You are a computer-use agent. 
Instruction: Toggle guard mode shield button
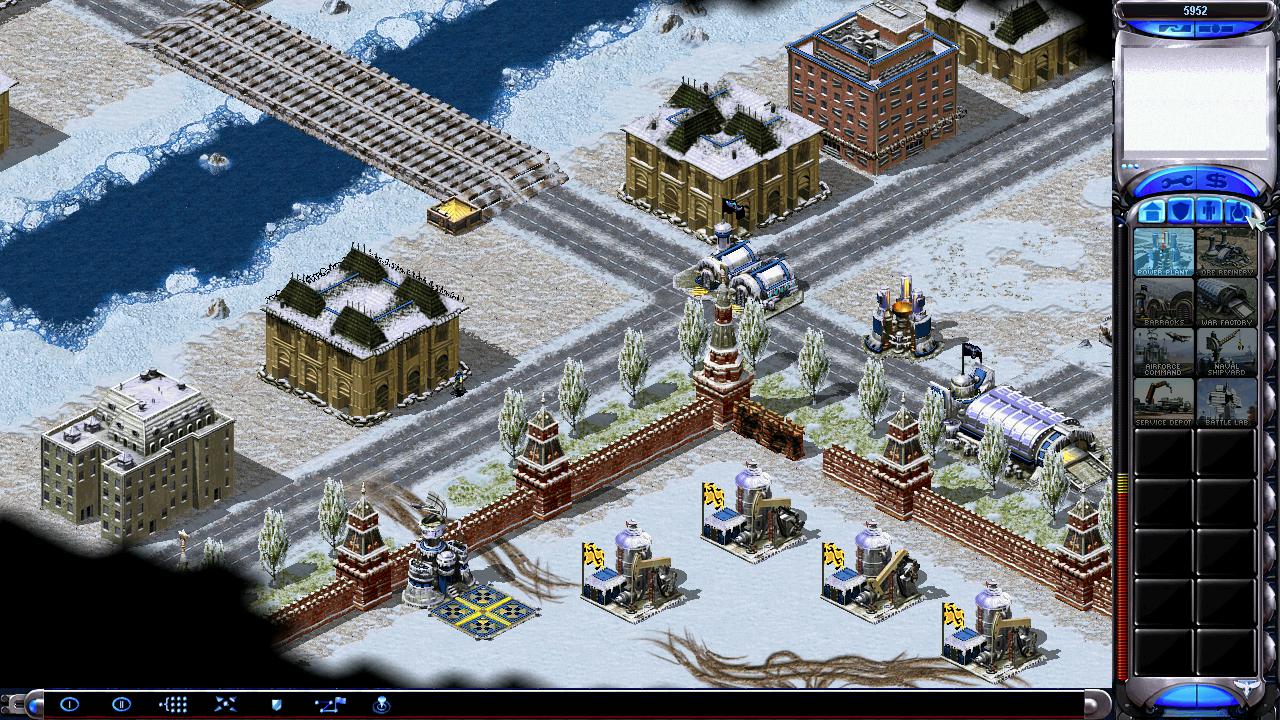point(277,704)
